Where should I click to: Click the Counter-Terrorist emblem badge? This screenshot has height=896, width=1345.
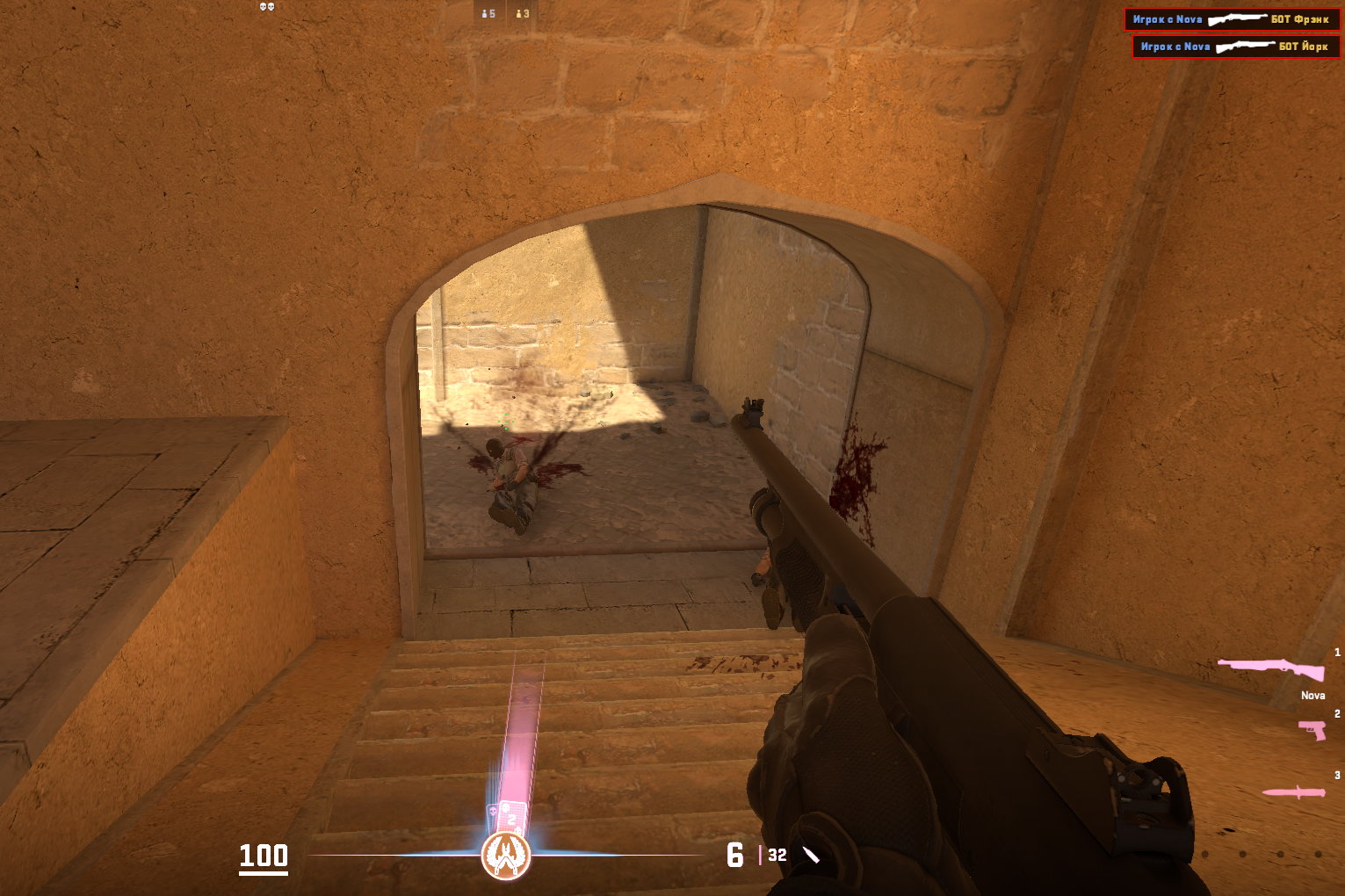(506, 855)
